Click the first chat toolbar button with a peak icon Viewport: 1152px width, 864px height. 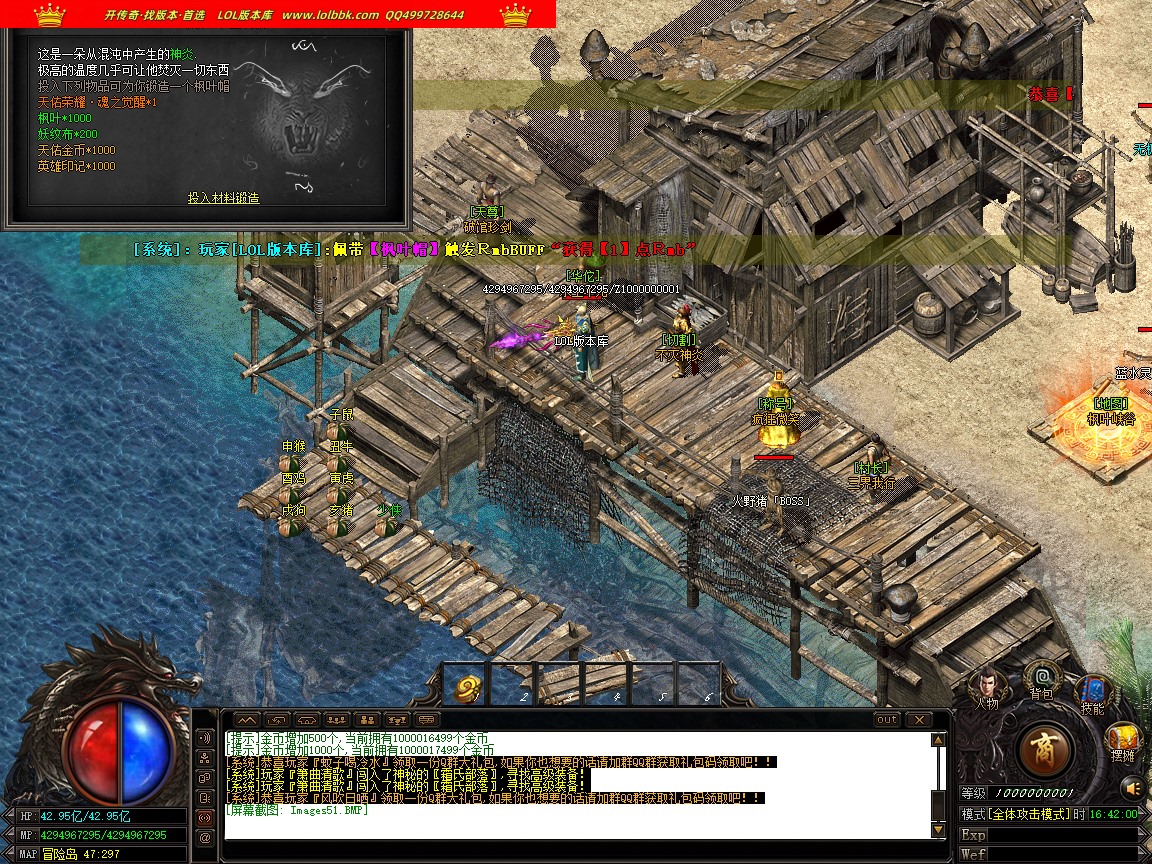click(247, 719)
